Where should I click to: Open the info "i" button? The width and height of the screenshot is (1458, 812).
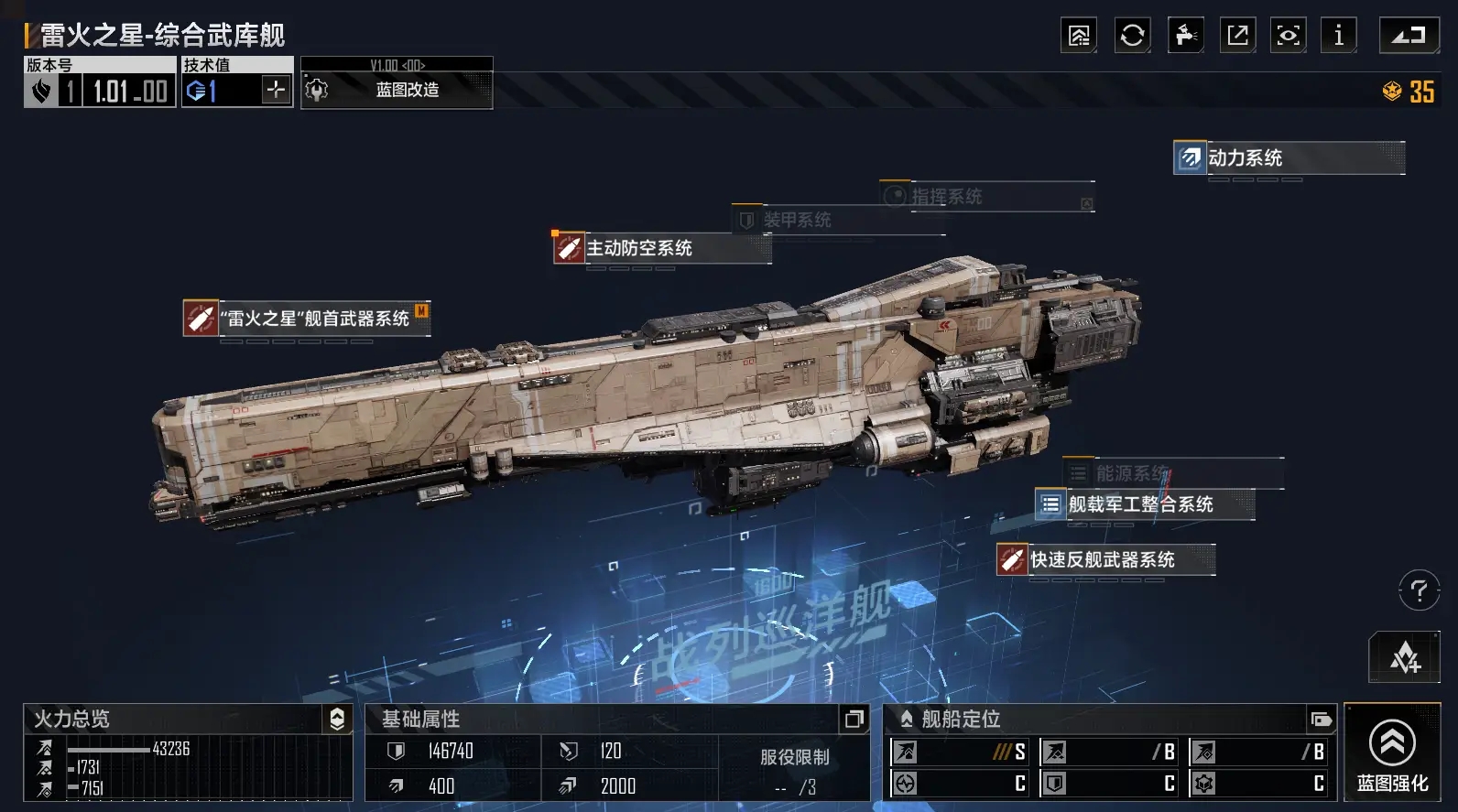(x=1339, y=36)
